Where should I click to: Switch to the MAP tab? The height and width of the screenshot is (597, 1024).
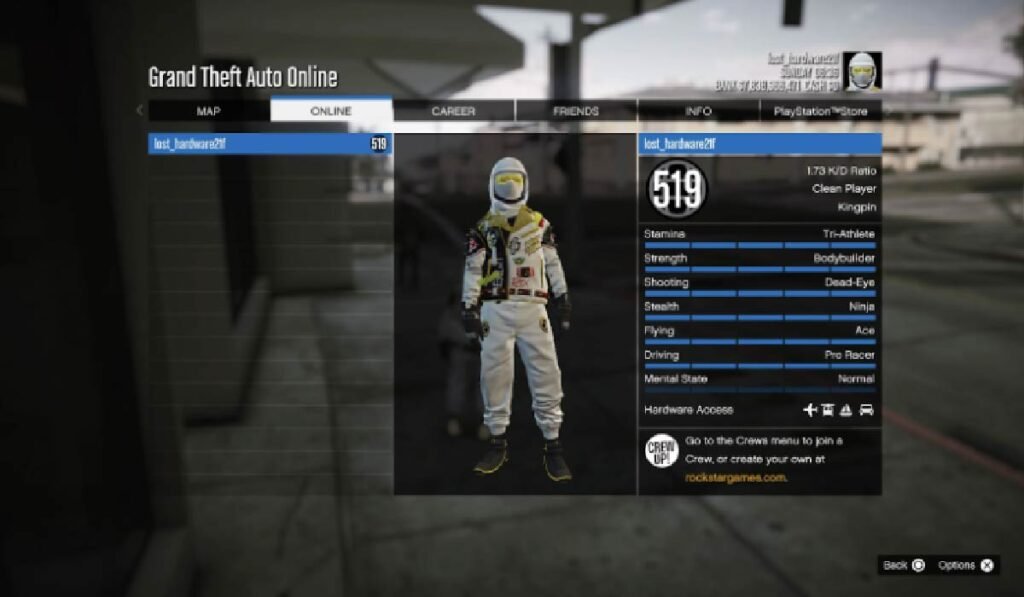tap(209, 111)
